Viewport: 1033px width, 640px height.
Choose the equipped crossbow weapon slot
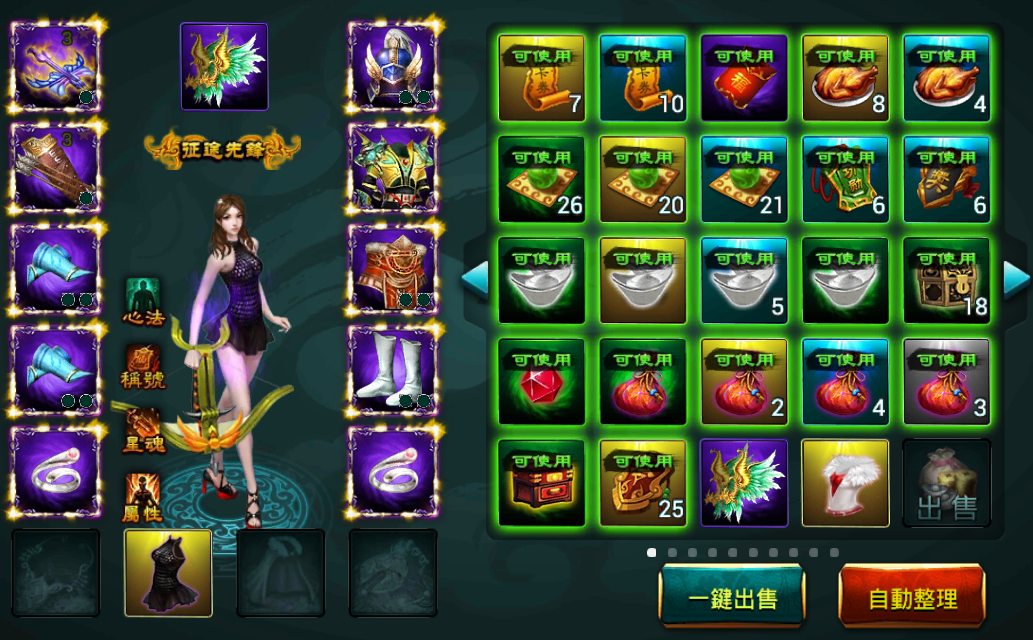(56, 66)
